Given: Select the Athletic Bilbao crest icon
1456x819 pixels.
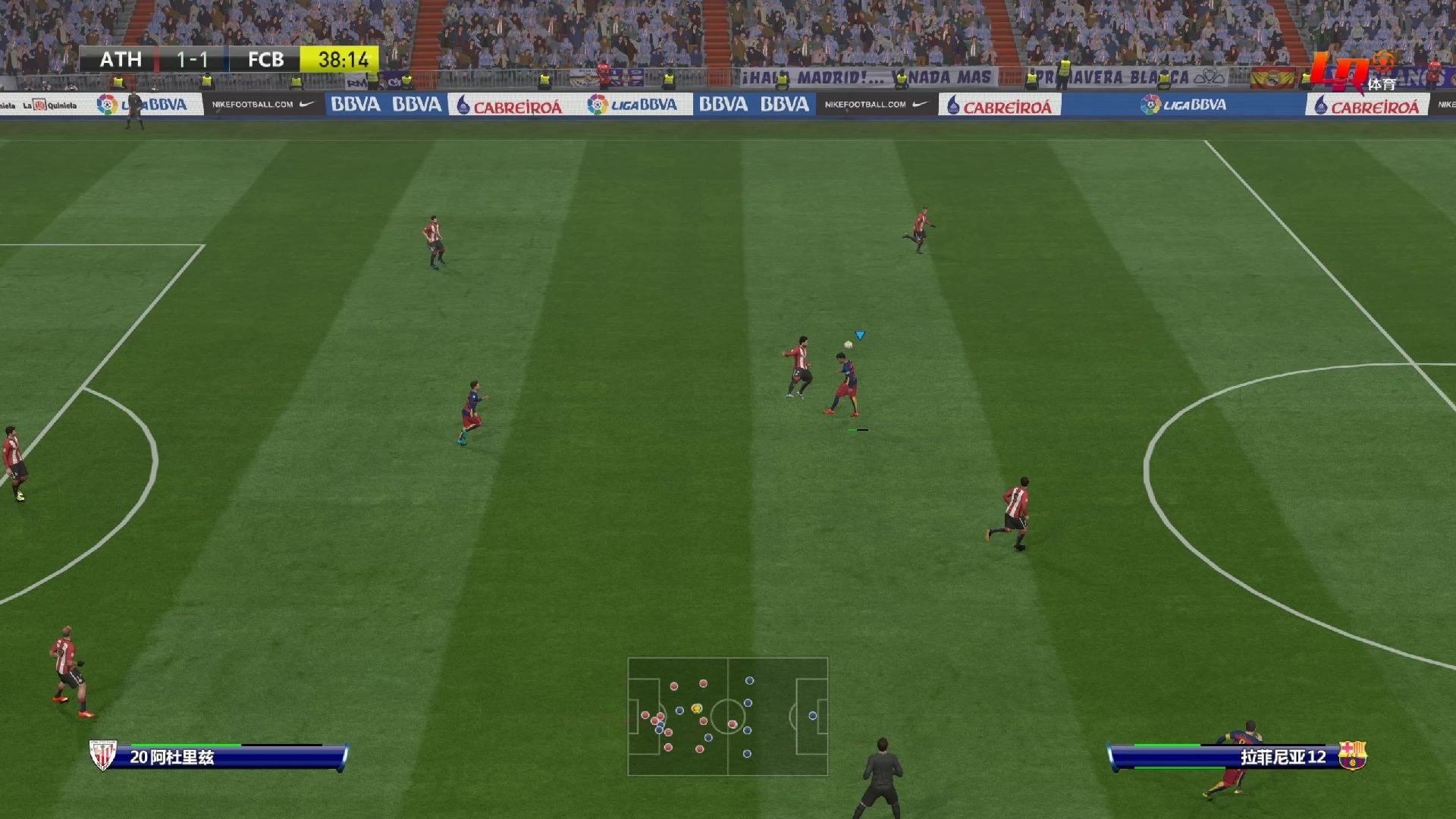Looking at the screenshot, I should tap(102, 755).
